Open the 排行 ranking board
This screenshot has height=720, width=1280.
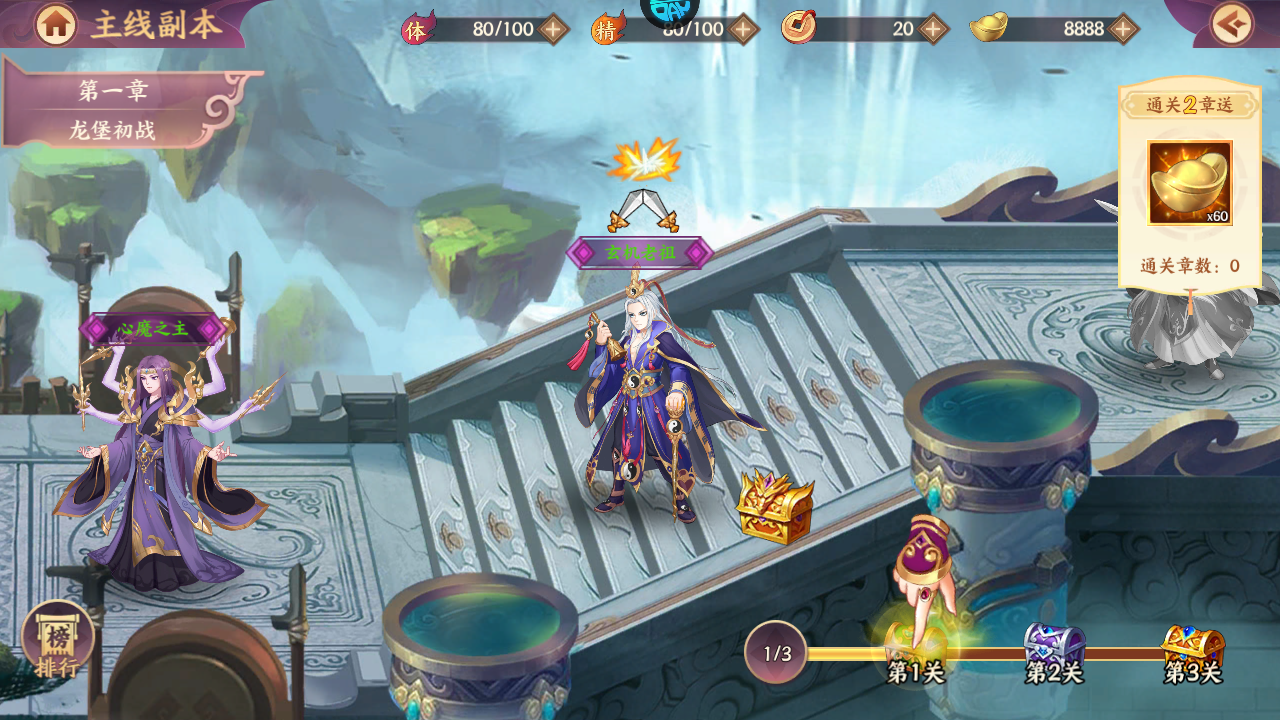tap(57, 642)
